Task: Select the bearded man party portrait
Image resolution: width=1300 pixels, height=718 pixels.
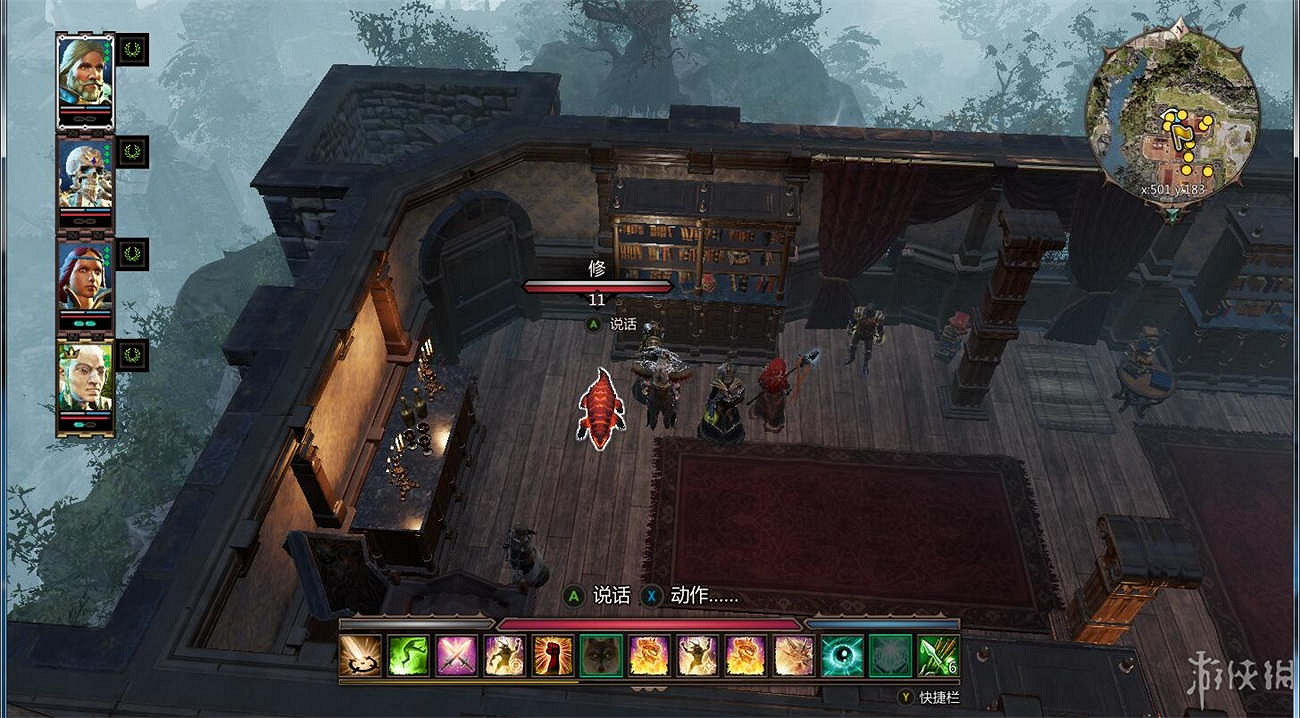Action: tap(85, 73)
